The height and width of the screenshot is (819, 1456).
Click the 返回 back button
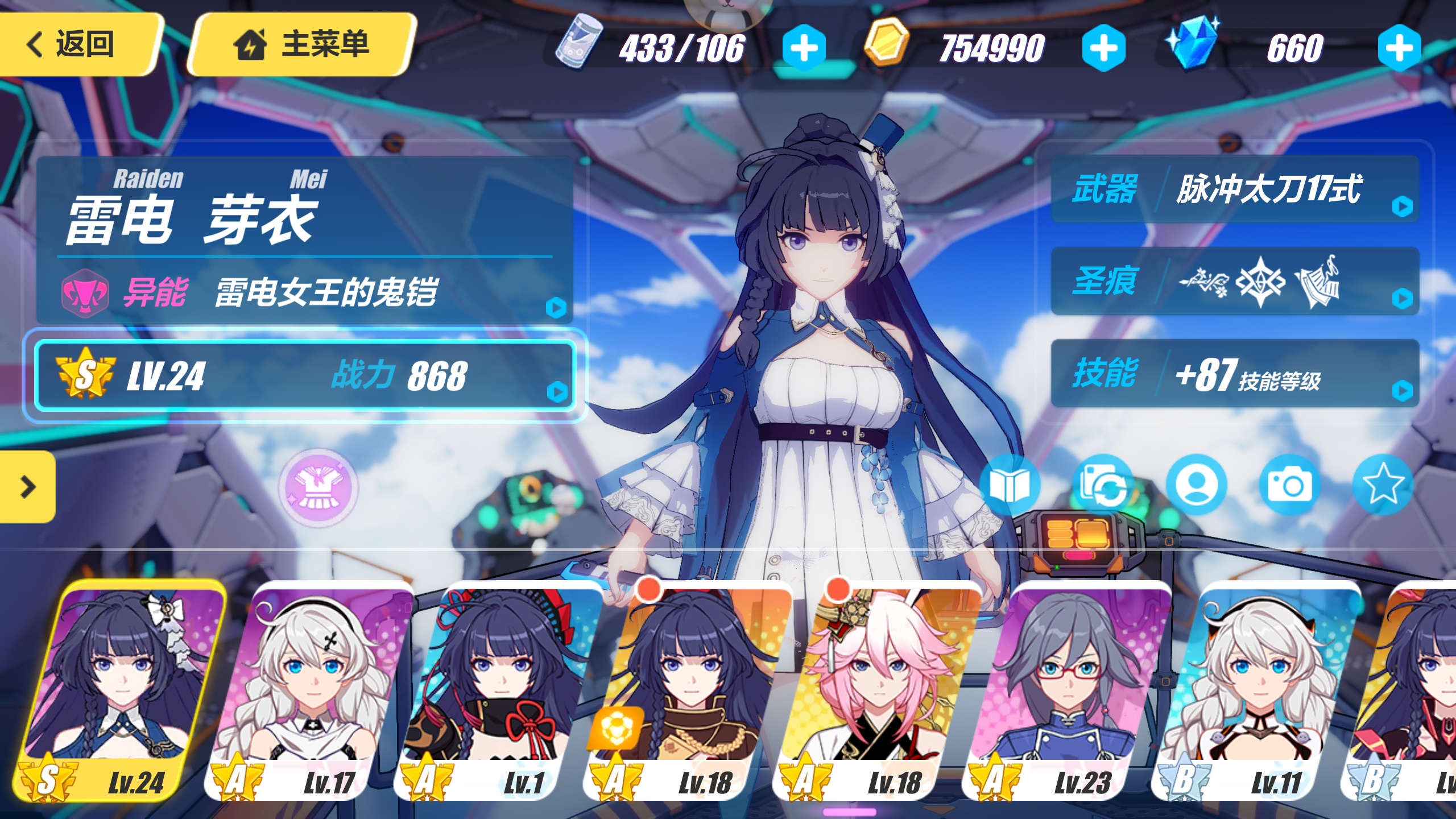coord(74,44)
